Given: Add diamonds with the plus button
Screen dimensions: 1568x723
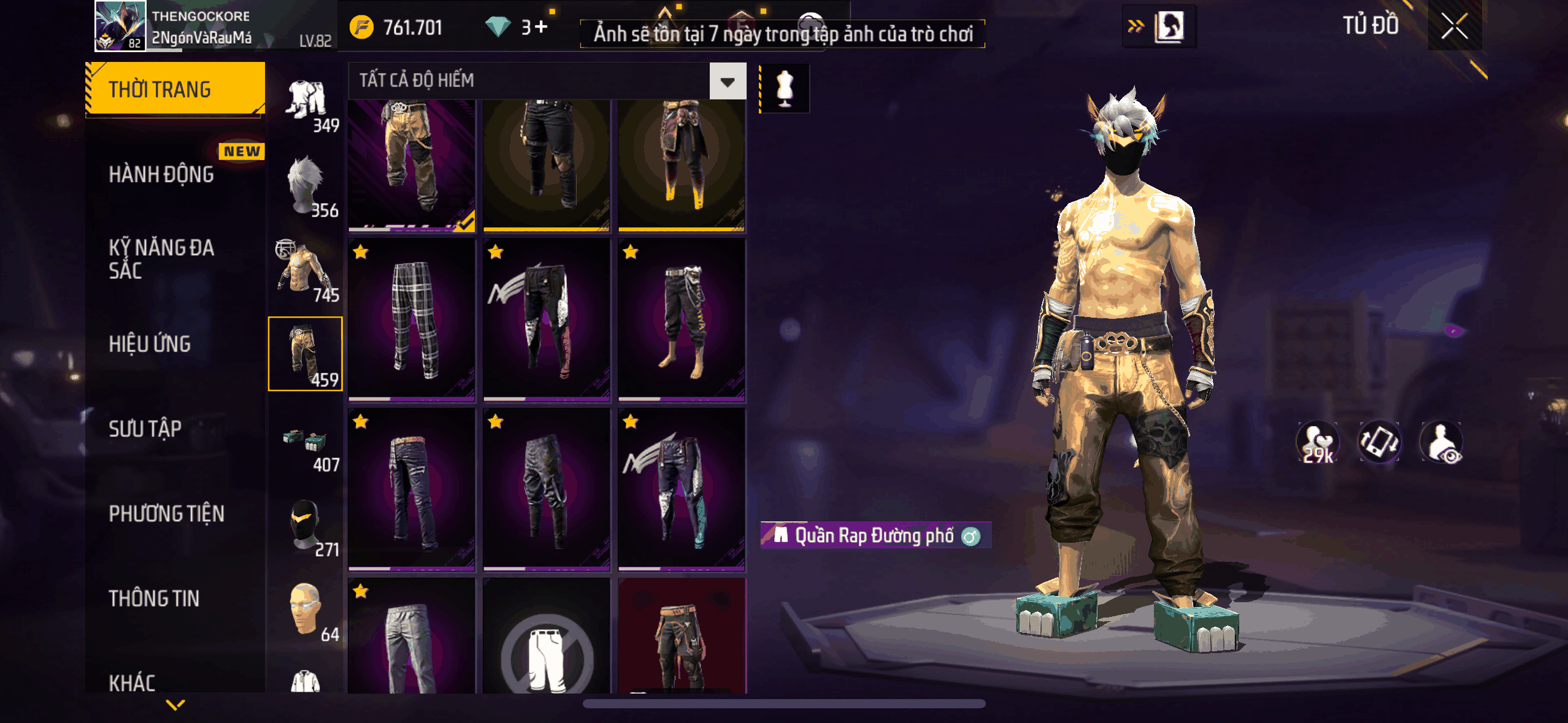Looking at the screenshot, I should tap(541, 27).
